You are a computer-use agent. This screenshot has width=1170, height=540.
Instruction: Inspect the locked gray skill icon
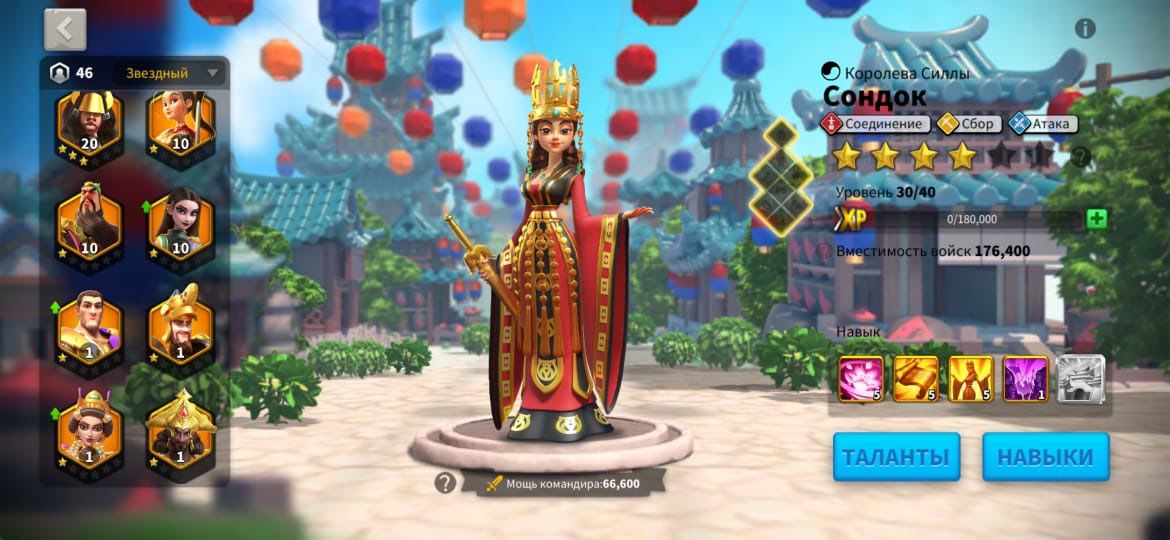[1081, 379]
